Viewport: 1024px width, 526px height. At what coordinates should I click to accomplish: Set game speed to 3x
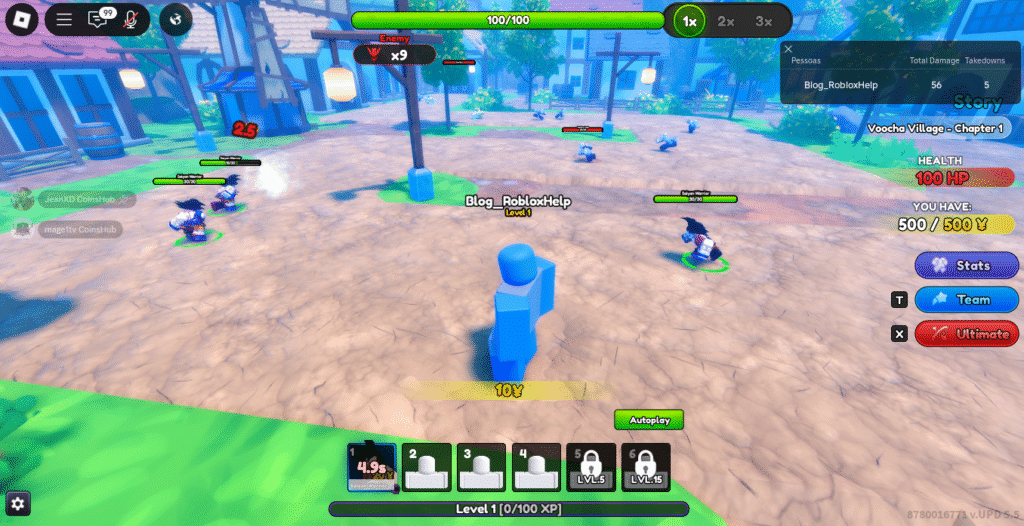pyautogui.click(x=764, y=20)
